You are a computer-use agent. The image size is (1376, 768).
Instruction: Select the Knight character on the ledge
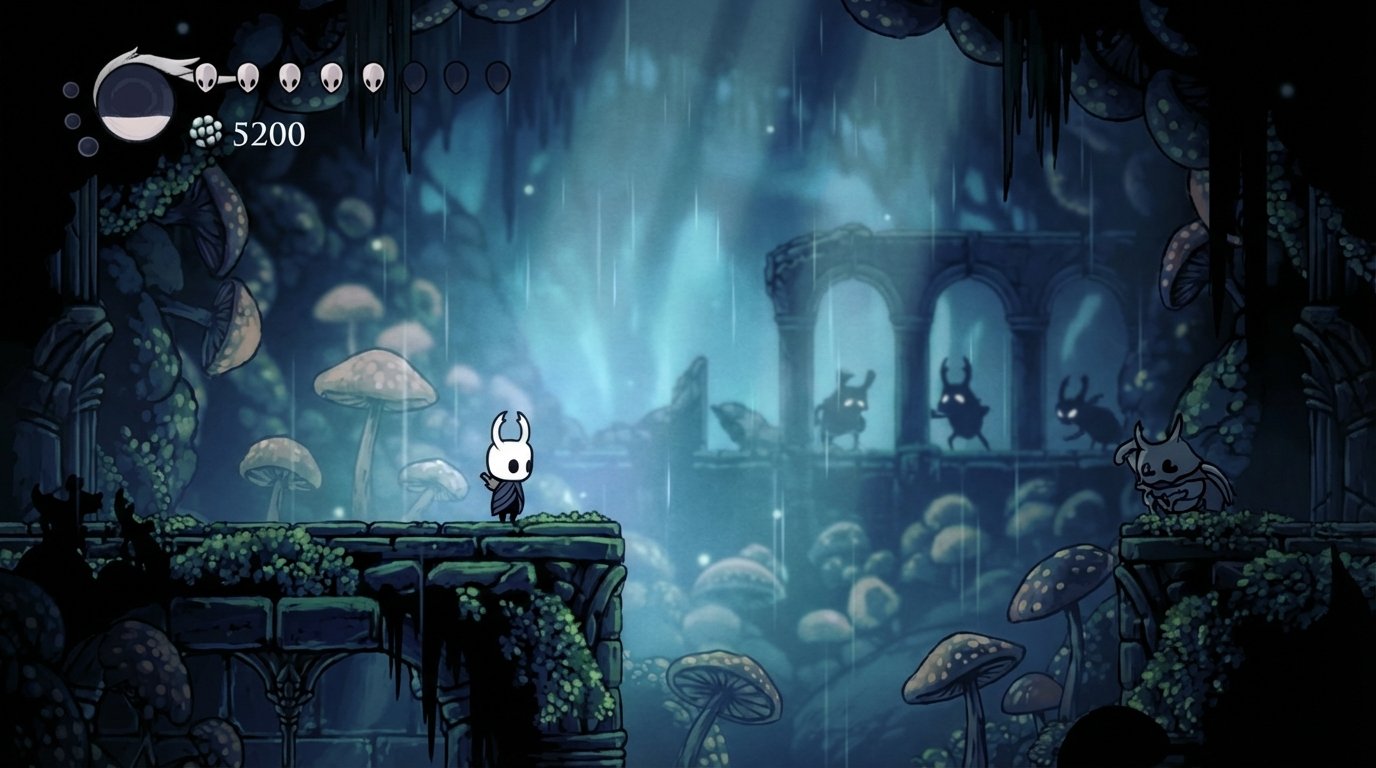[508, 470]
